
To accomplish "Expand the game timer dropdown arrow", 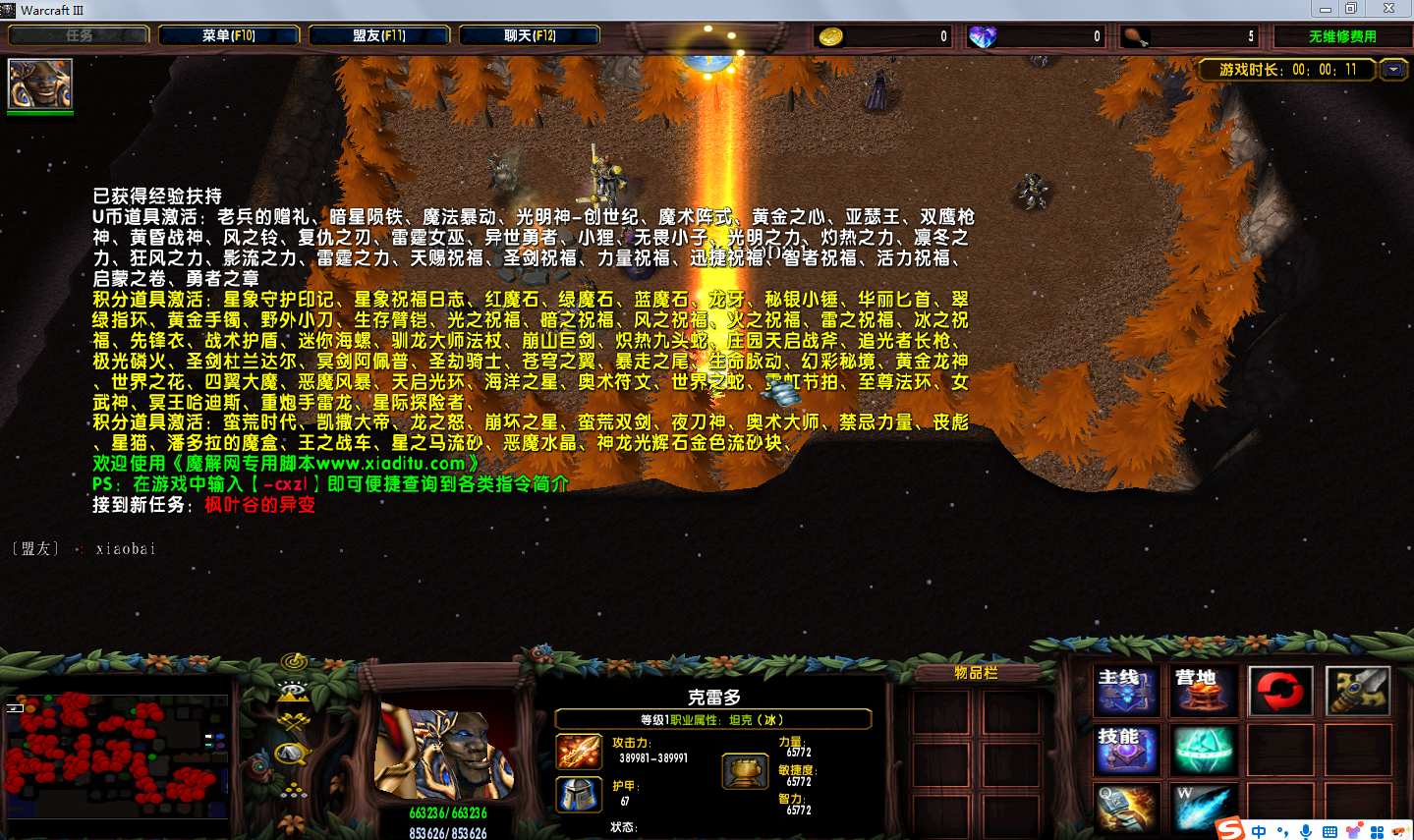I will point(1393,70).
